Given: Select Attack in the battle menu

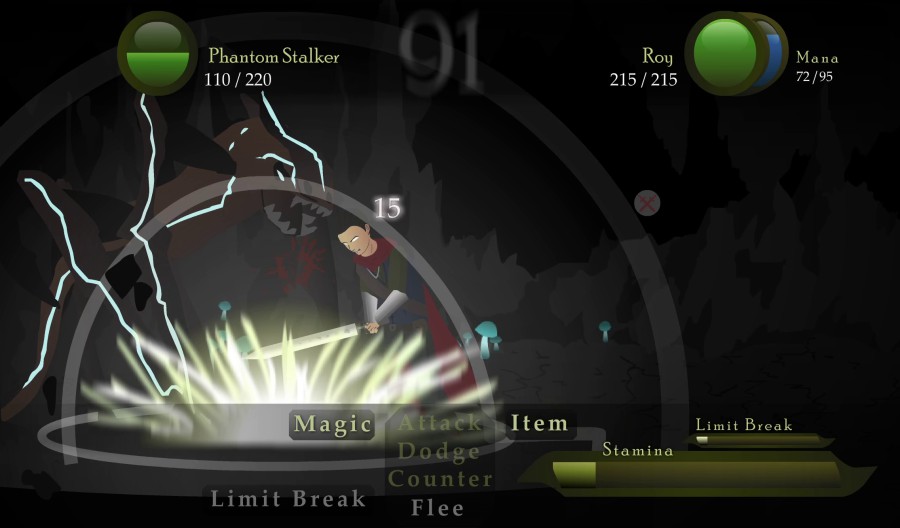Looking at the screenshot, I should pyautogui.click(x=440, y=424).
